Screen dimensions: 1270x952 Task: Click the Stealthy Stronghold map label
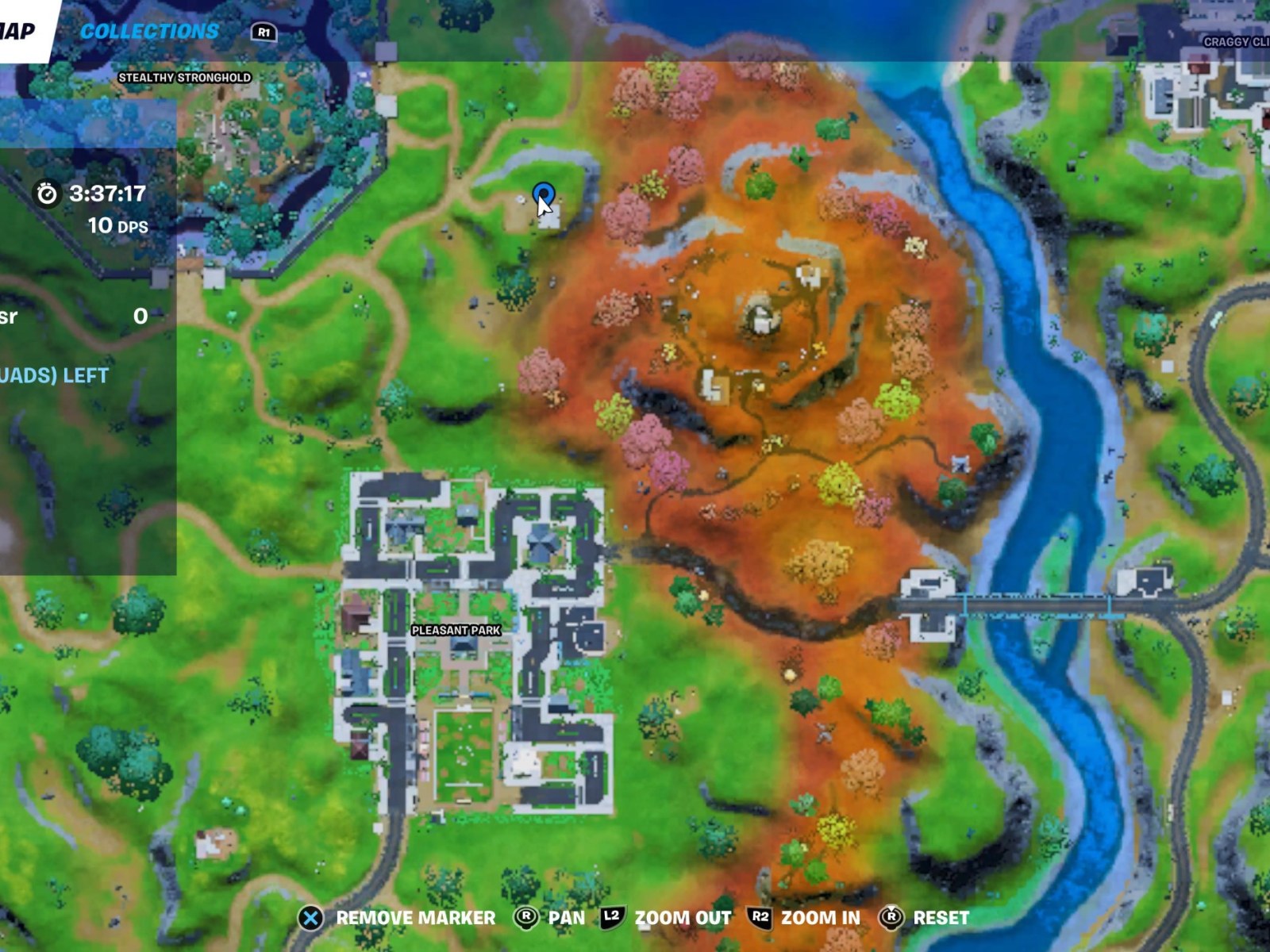[183, 78]
